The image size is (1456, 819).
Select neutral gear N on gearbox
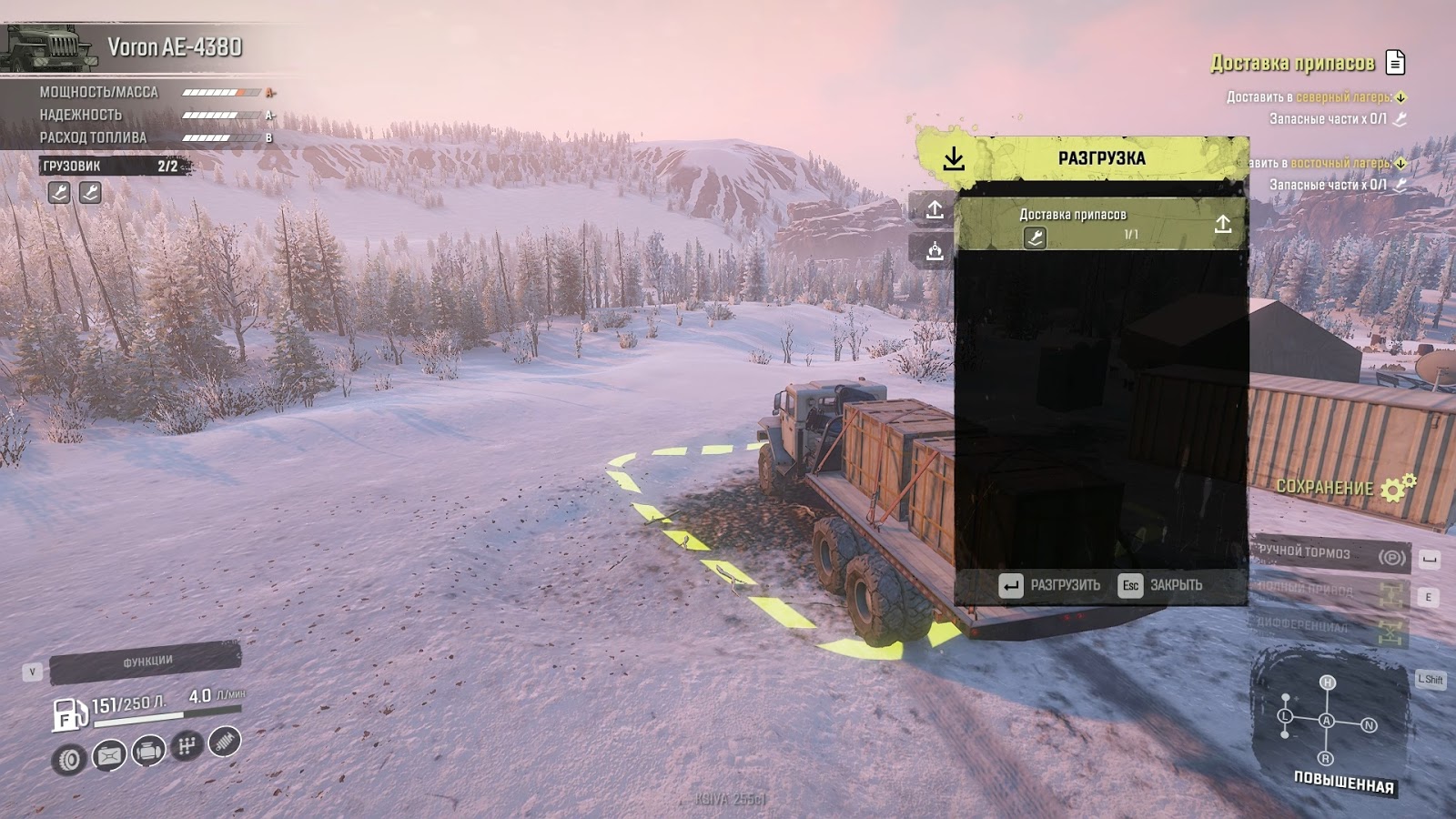(1369, 725)
